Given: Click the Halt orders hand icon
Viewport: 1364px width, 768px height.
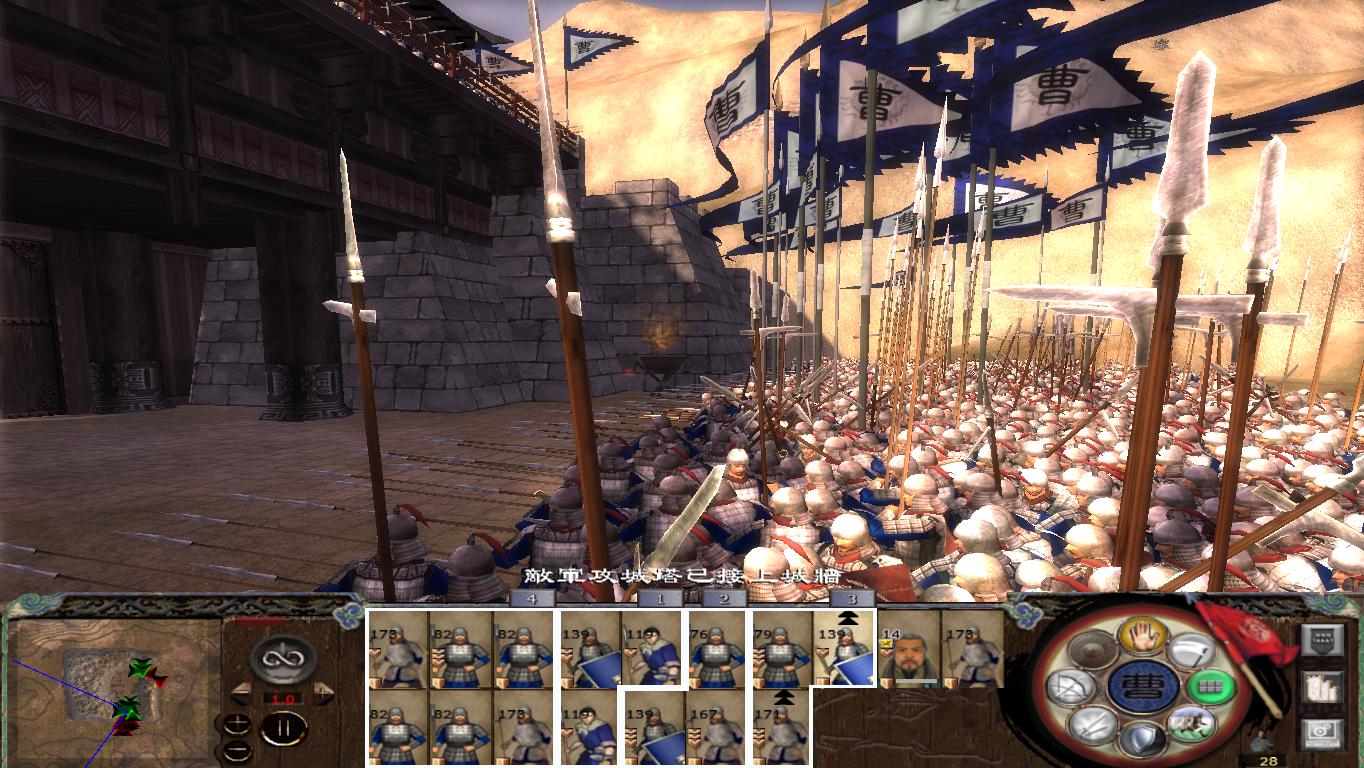Looking at the screenshot, I should [x=1142, y=635].
